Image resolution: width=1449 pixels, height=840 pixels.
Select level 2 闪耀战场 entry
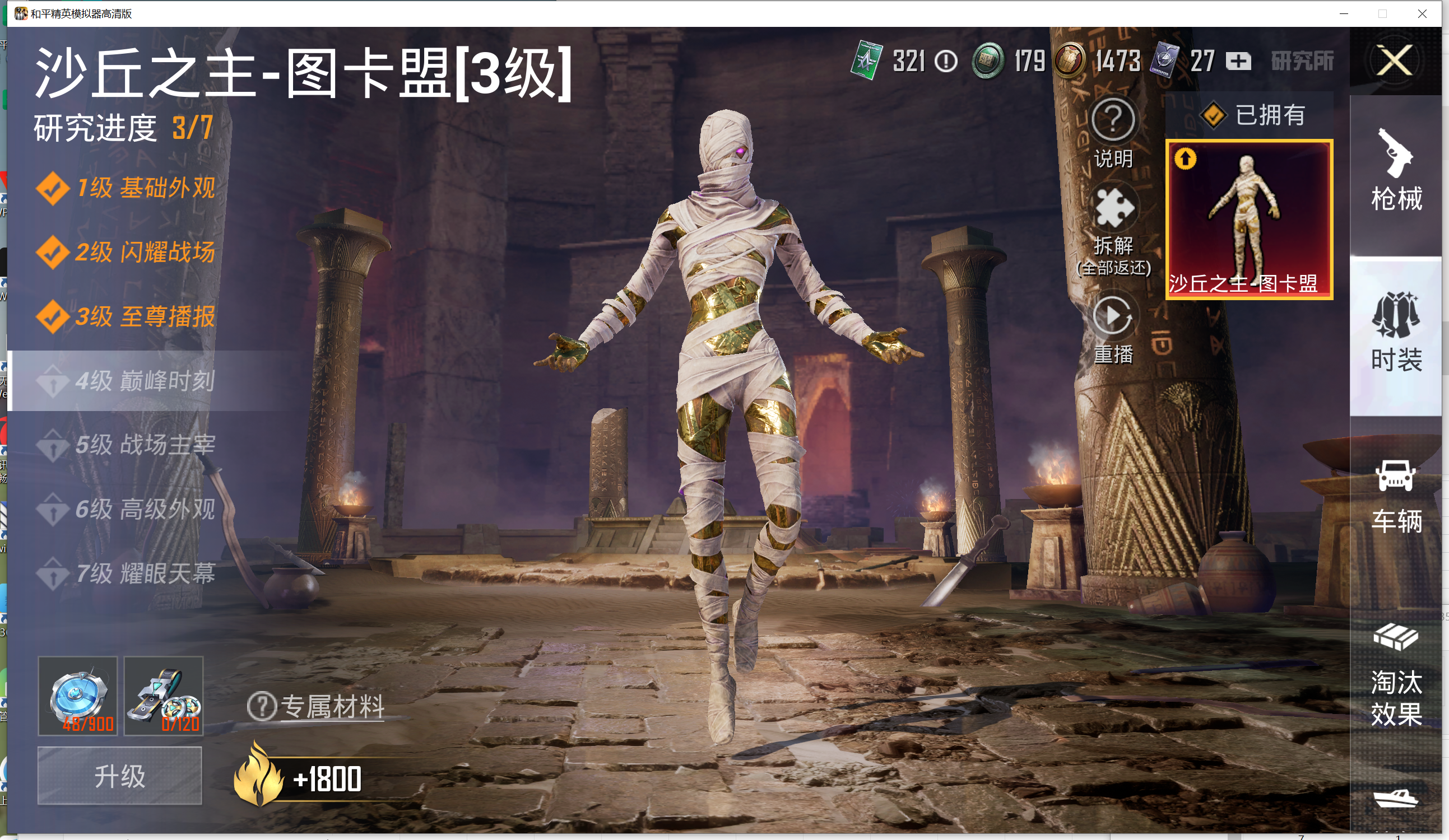127,253
